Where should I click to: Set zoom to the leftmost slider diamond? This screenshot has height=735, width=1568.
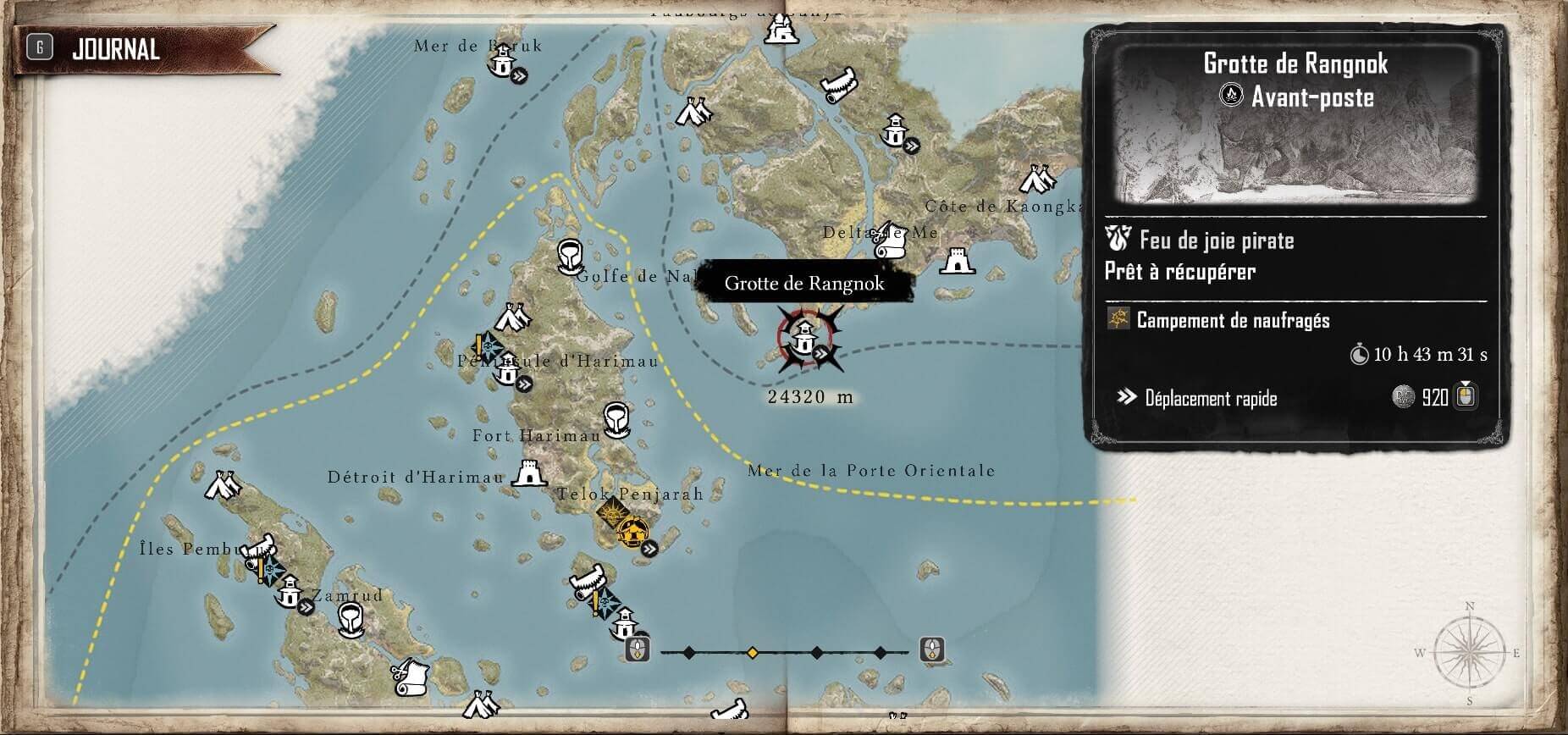click(689, 652)
